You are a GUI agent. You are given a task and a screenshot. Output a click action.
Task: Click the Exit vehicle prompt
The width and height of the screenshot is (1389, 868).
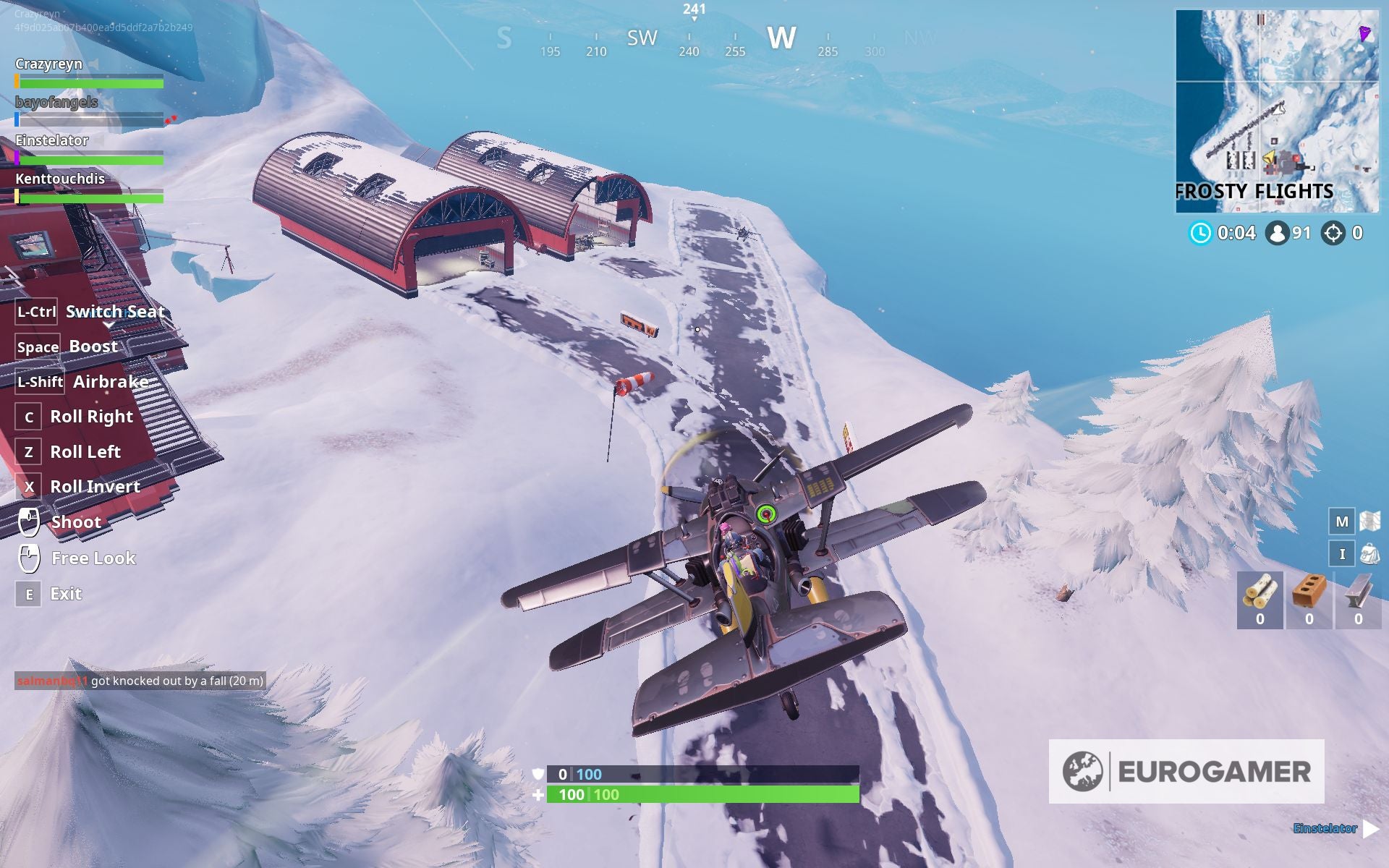(x=28, y=593)
